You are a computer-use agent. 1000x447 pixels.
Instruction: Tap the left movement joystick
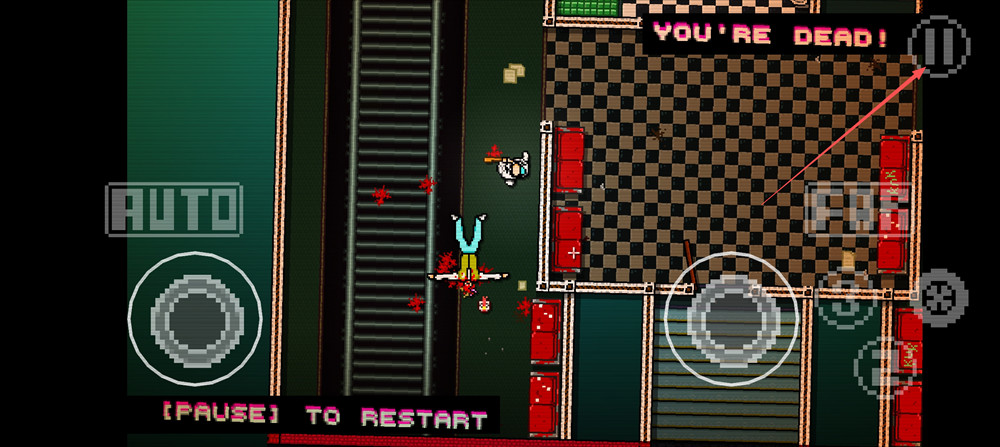(x=194, y=318)
